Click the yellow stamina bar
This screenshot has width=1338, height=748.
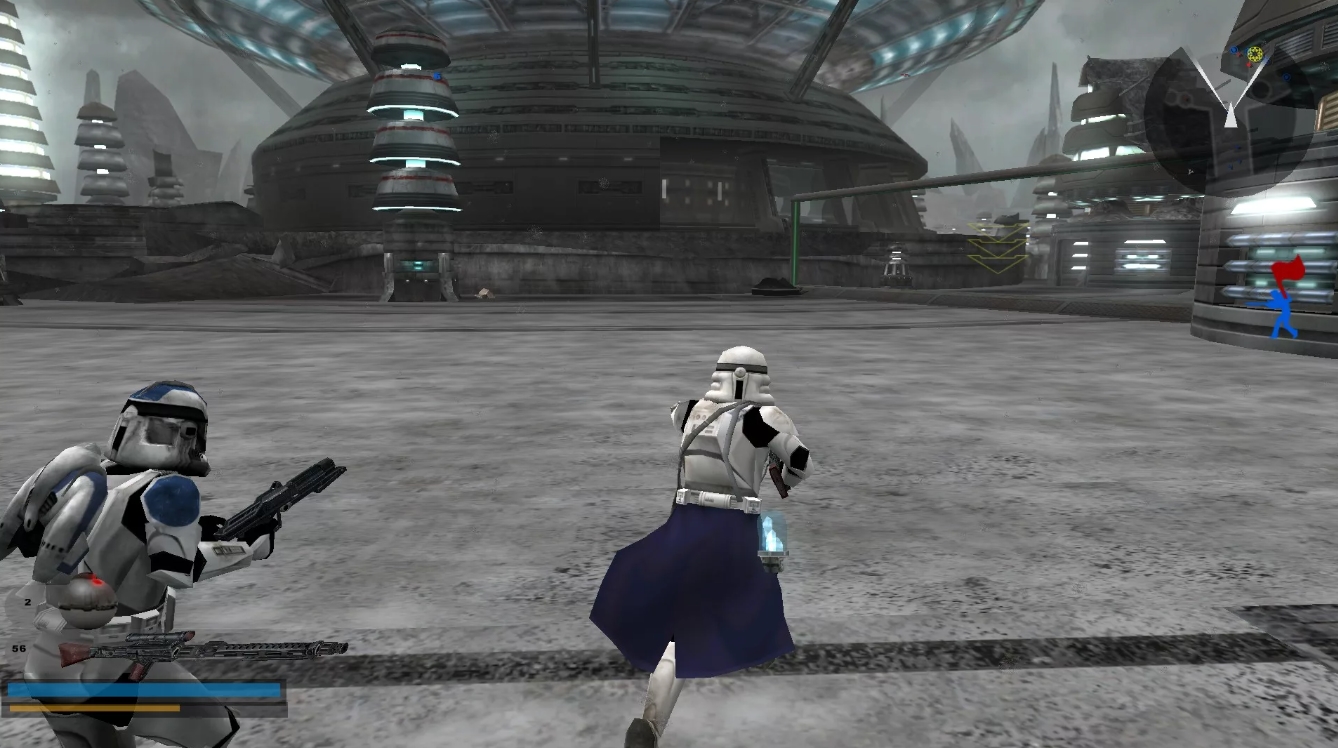pos(95,707)
